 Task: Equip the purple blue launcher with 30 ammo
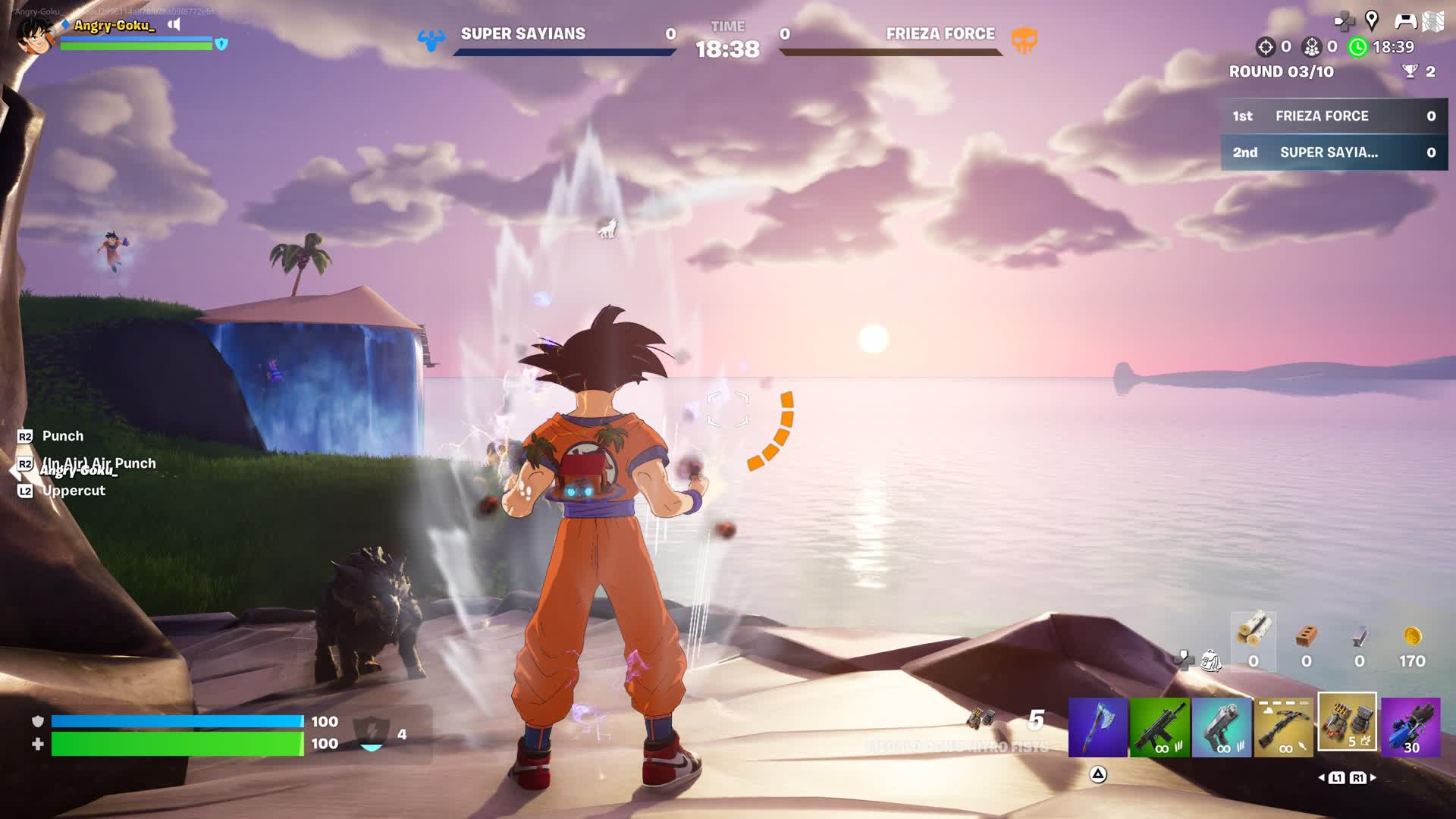click(x=1410, y=728)
